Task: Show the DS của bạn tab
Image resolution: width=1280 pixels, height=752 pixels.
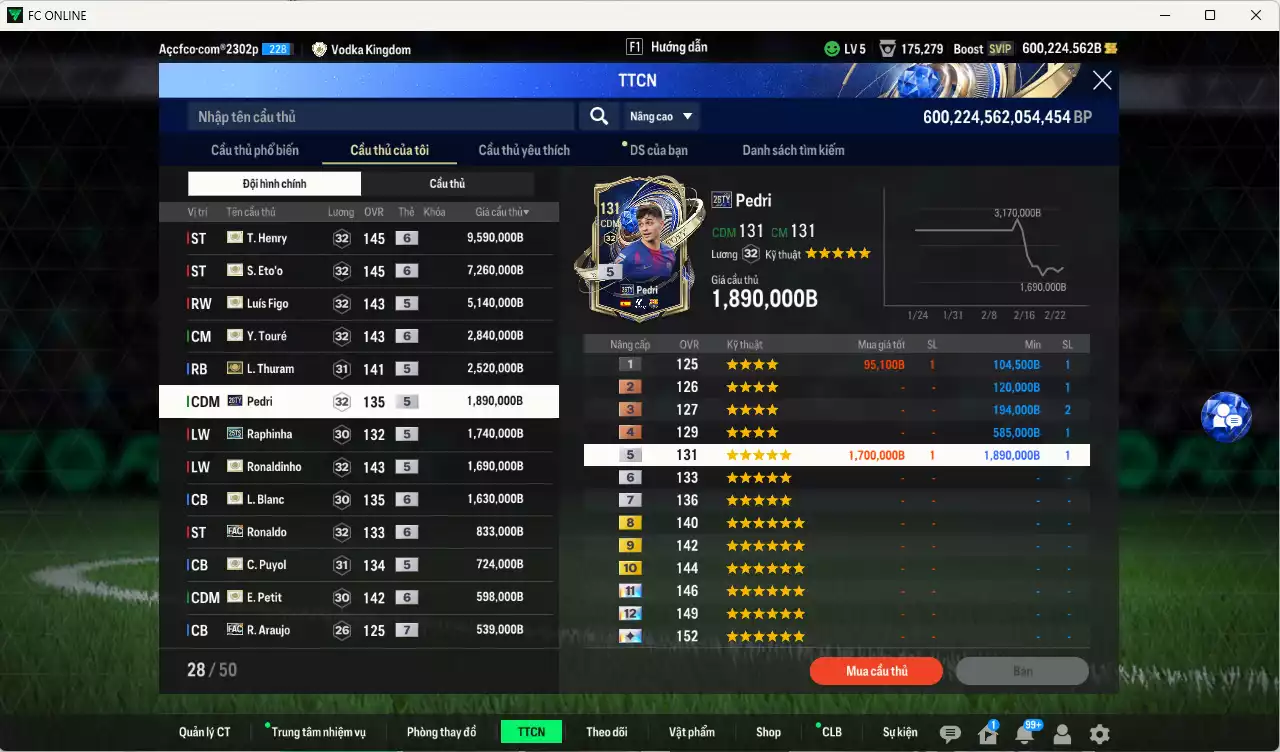Action: [658, 150]
